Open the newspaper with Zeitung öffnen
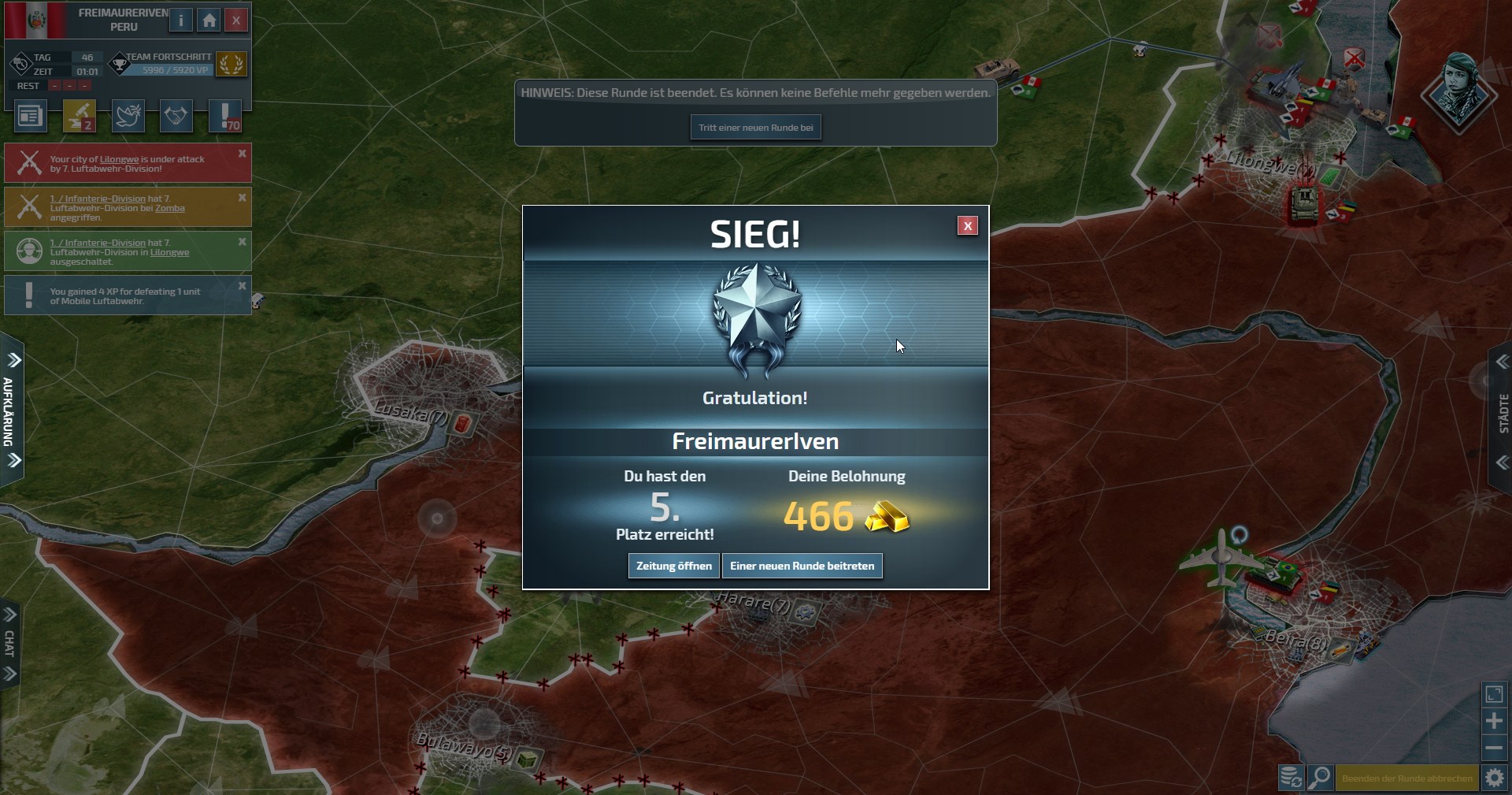Image resolution: width=1512 pixels, height=795 pixels. click(x=673, y=566)
